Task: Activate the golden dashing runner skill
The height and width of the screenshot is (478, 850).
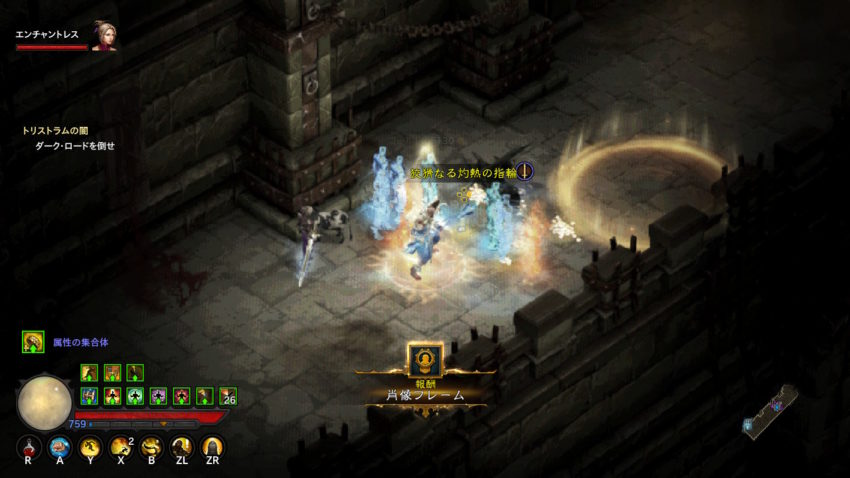Action: [91, 448]
